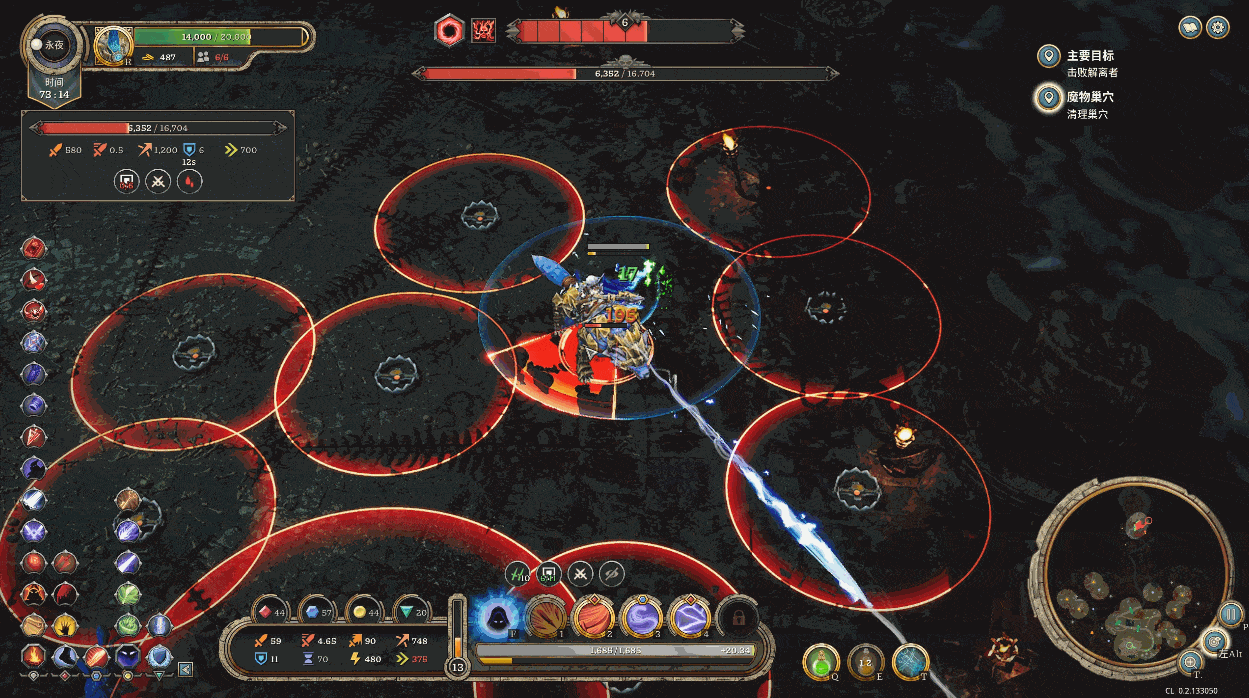This screenshot has height=698, width=1249.
Task: Activate the blue rune item
Action: pyautogui.click(x=910, y=661)
